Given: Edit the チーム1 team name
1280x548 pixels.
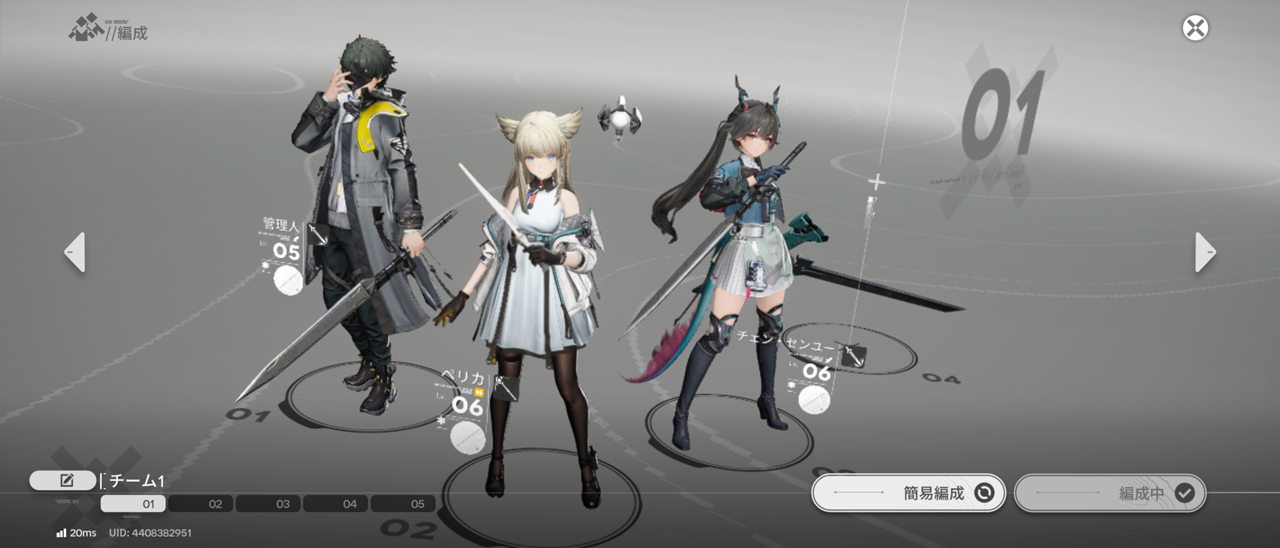Looking at the screenshot, I should tap(63, 481).
